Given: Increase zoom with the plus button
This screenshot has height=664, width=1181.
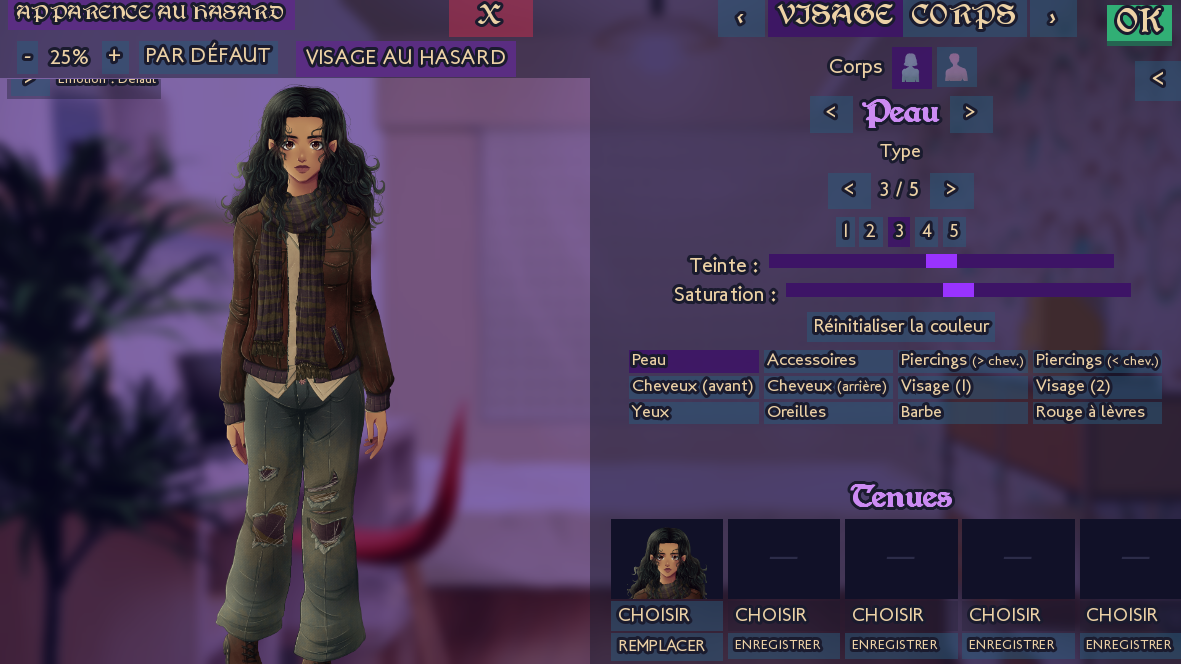Looking at the screenshot, I should pos(114,55).
